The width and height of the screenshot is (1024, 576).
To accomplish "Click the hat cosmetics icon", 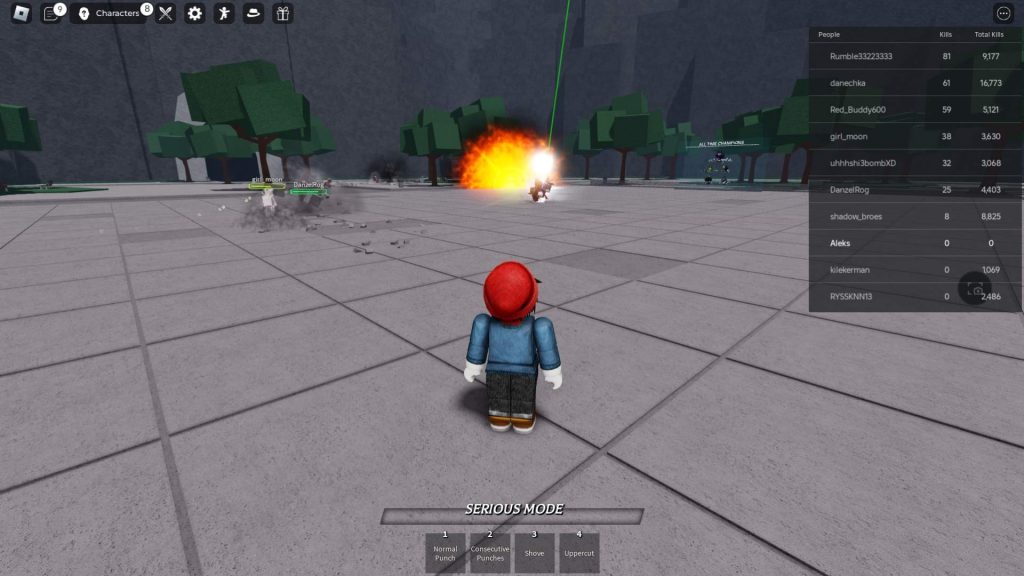I will [x=253, y=13].
